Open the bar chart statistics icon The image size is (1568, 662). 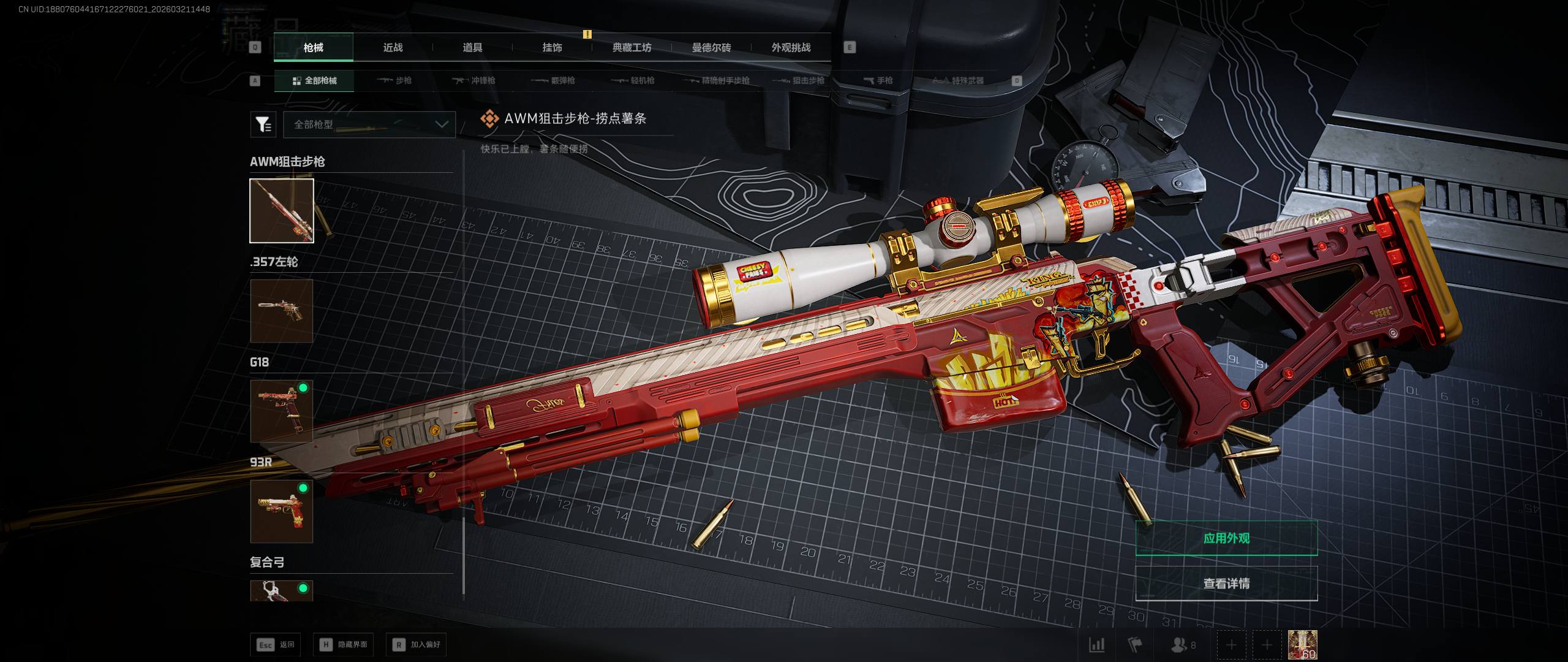pyautogui.click(x=1096, y=645)
